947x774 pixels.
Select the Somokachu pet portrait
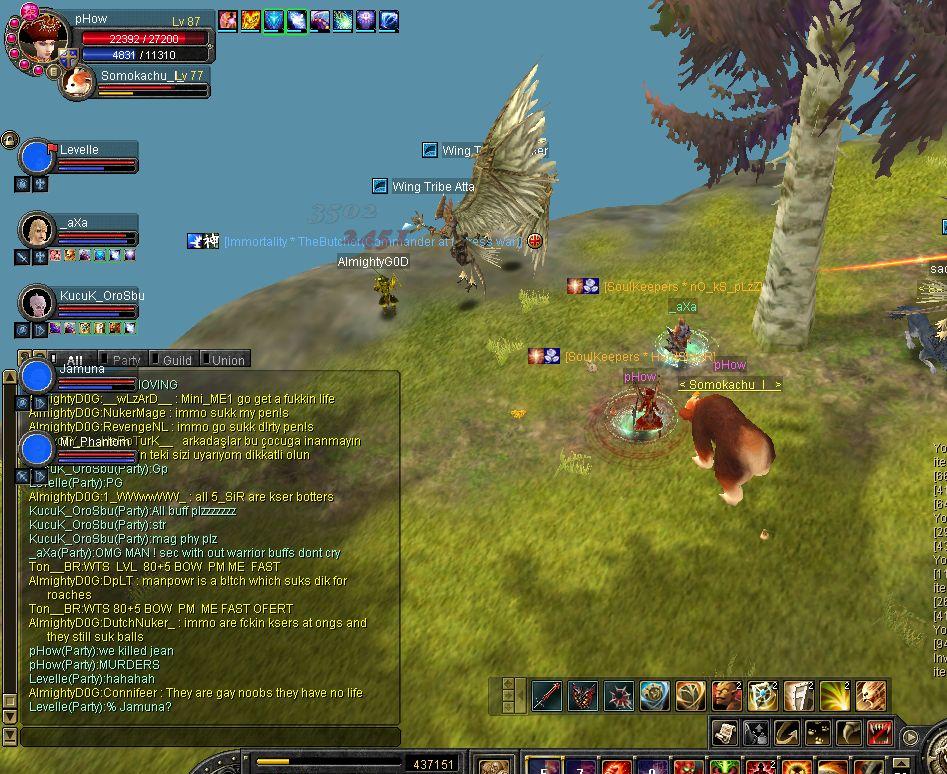(77, 82)
